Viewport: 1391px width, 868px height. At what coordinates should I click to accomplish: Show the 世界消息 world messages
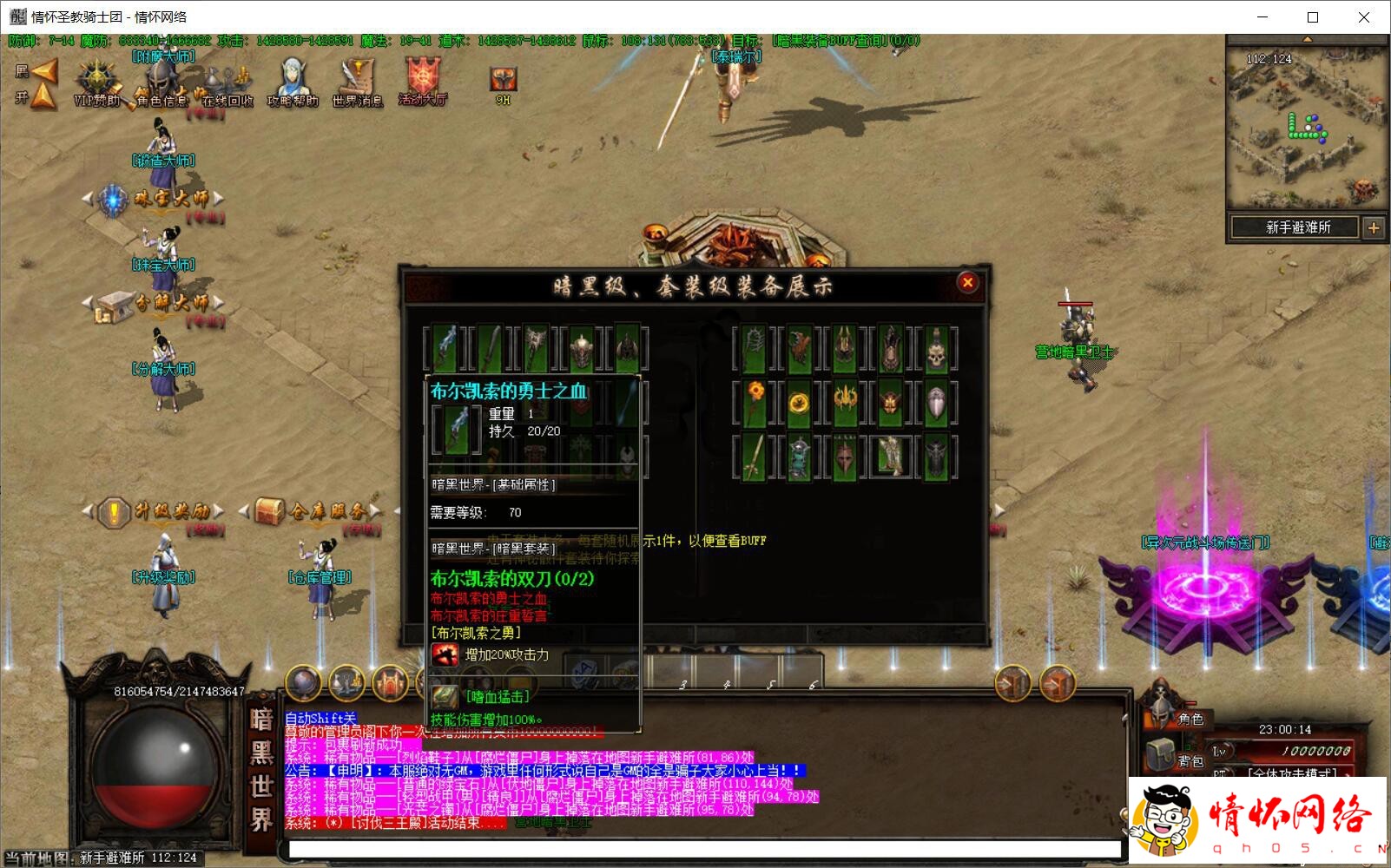(357, 82)
